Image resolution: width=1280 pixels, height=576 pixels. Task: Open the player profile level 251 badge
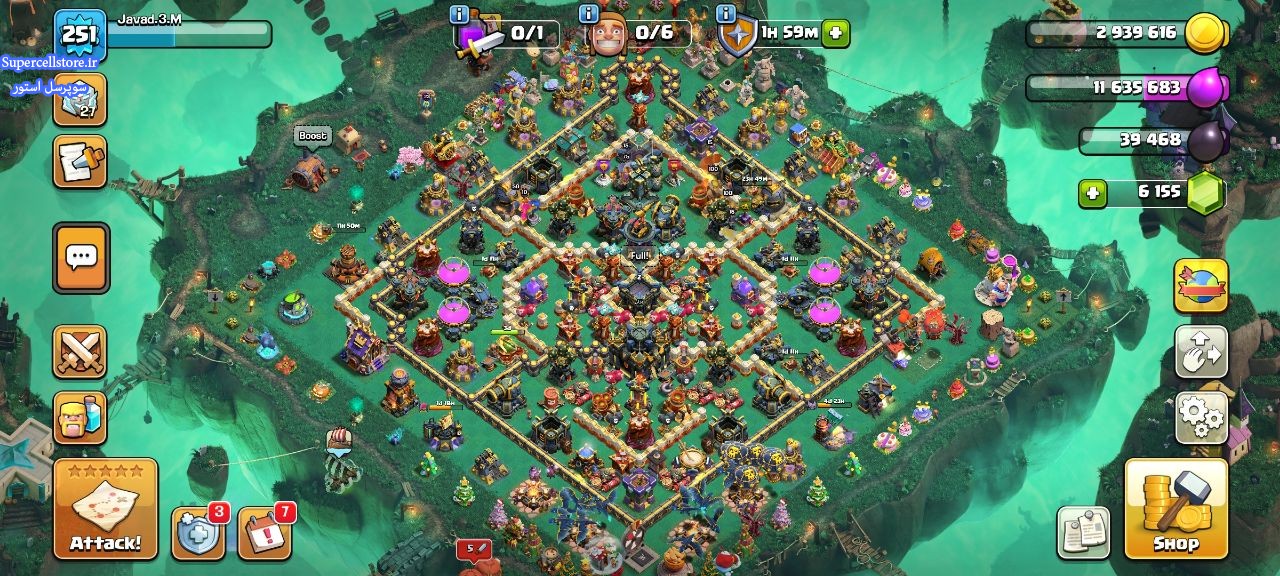click(80, 36)
